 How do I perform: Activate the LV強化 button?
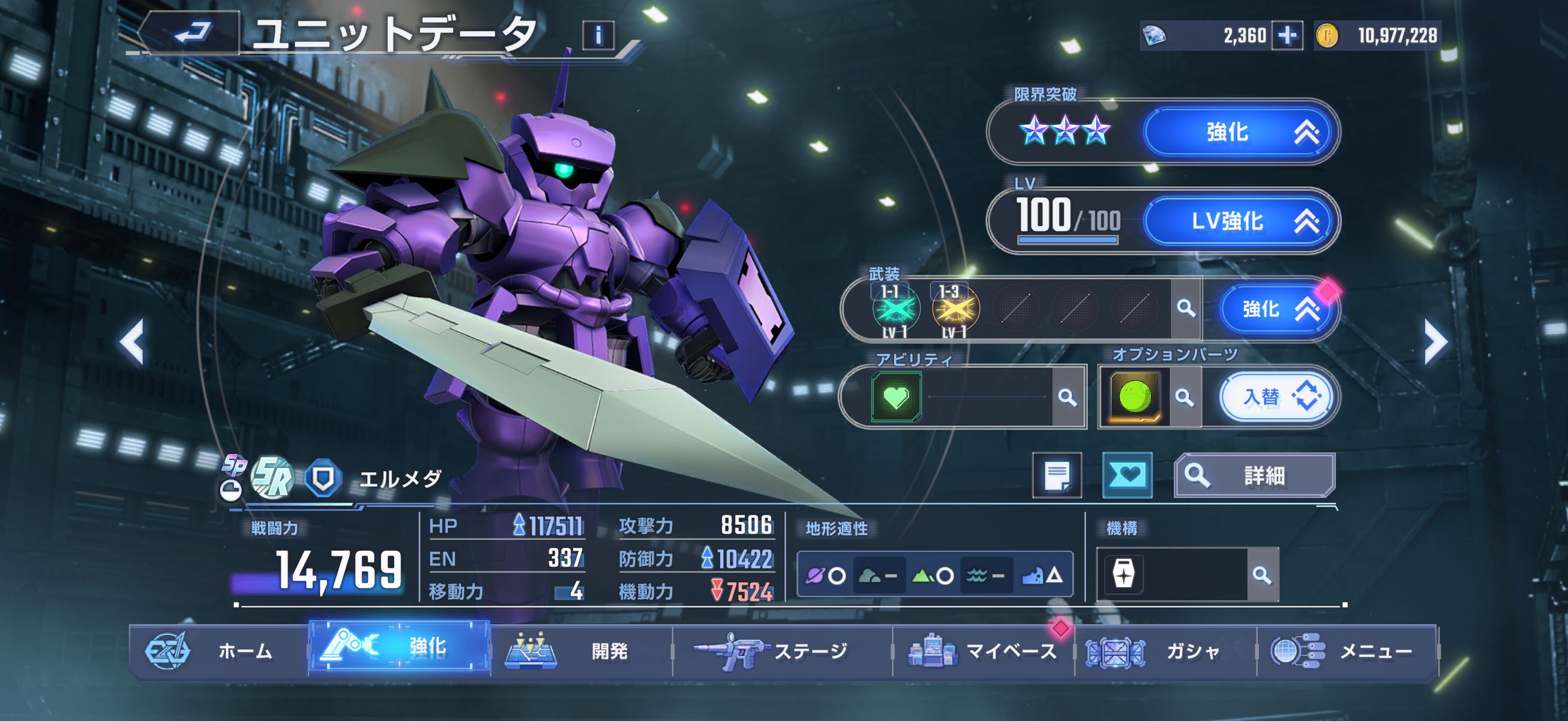point(1240,221)
